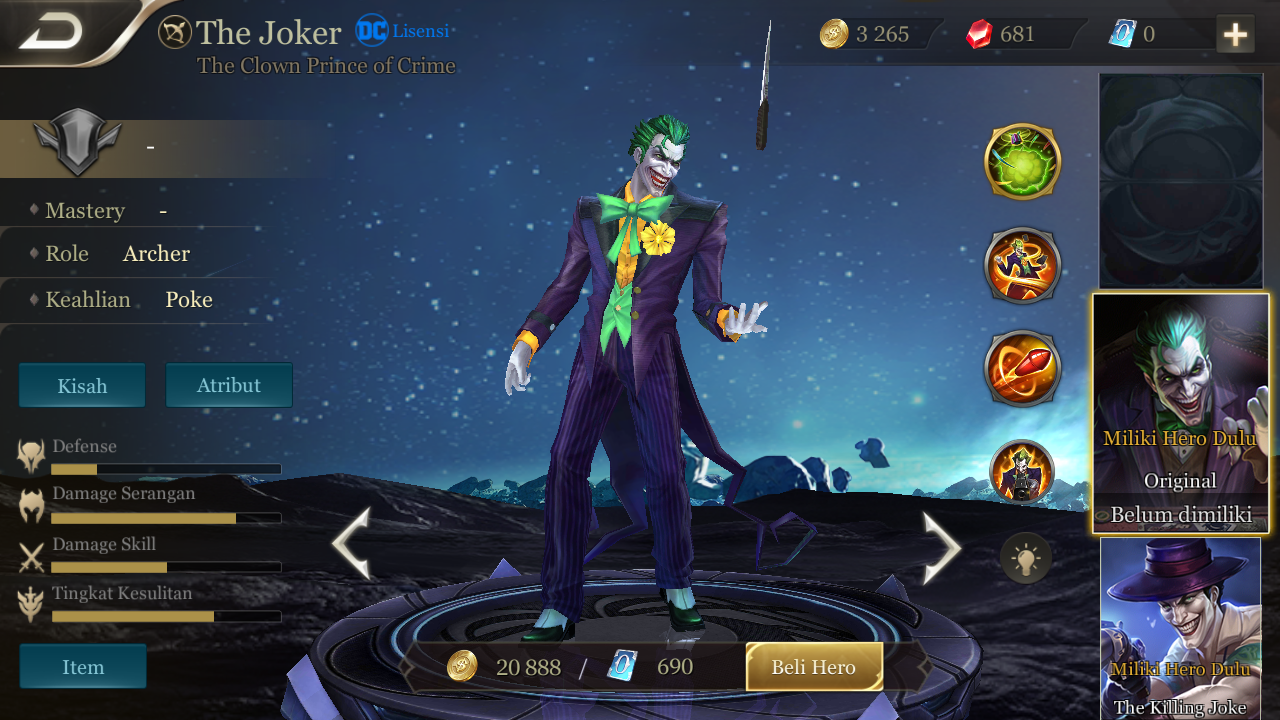
Task: Go back using the return arrow
Action: pos(52,33)
